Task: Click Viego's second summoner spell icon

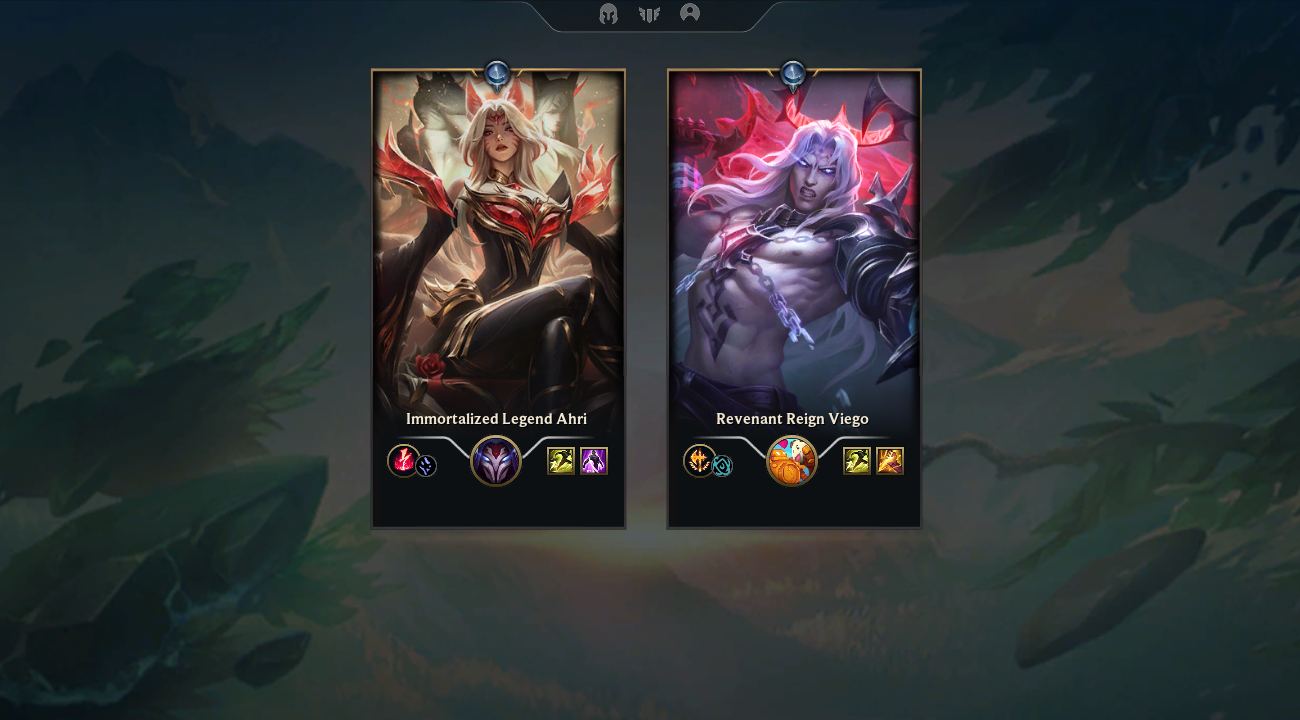Action: click(888, 461)
